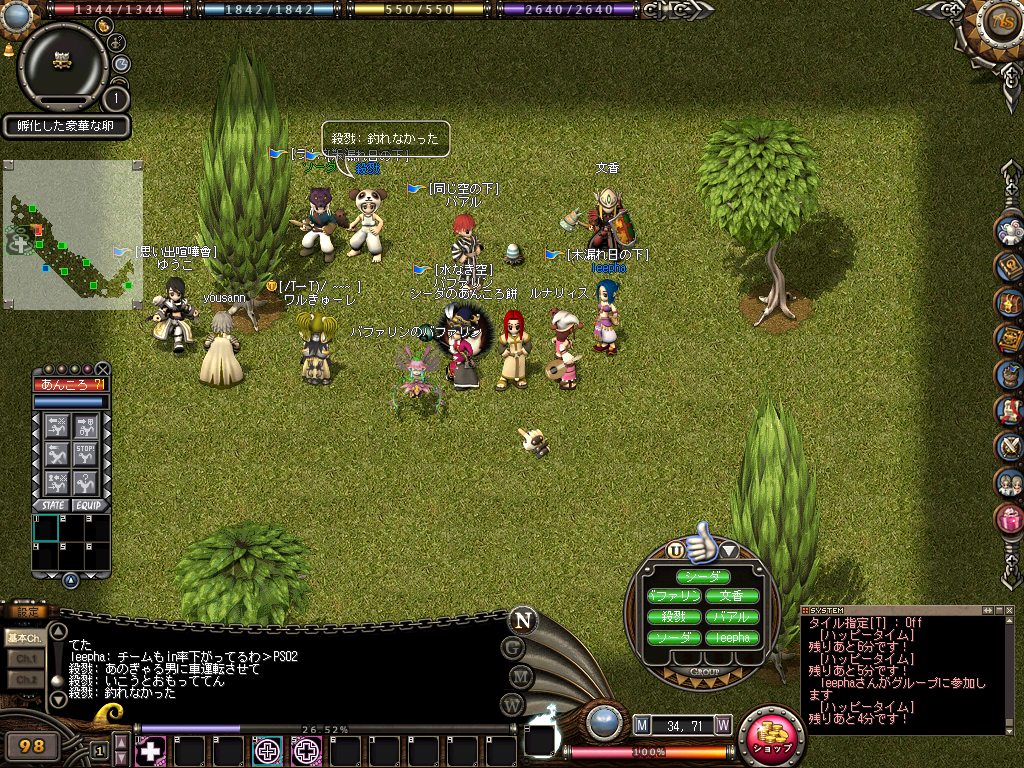Click the STATE button on pet panel
This screenshot has height=768, width=1024.
53,505
